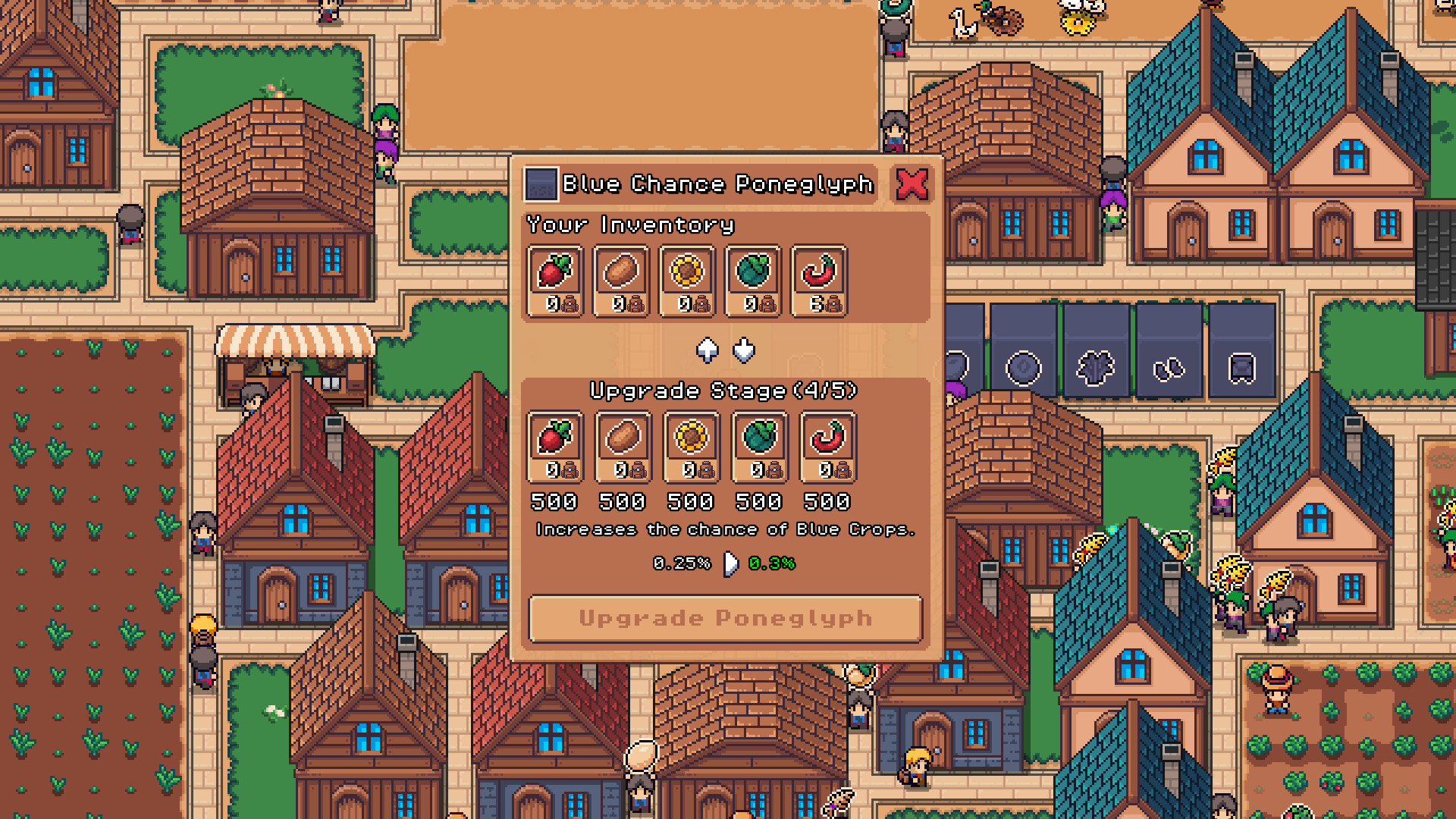Select the cabbage icon in Your Inventory
This screenshot has width=1456, height=819.
(x=755, y=275)
